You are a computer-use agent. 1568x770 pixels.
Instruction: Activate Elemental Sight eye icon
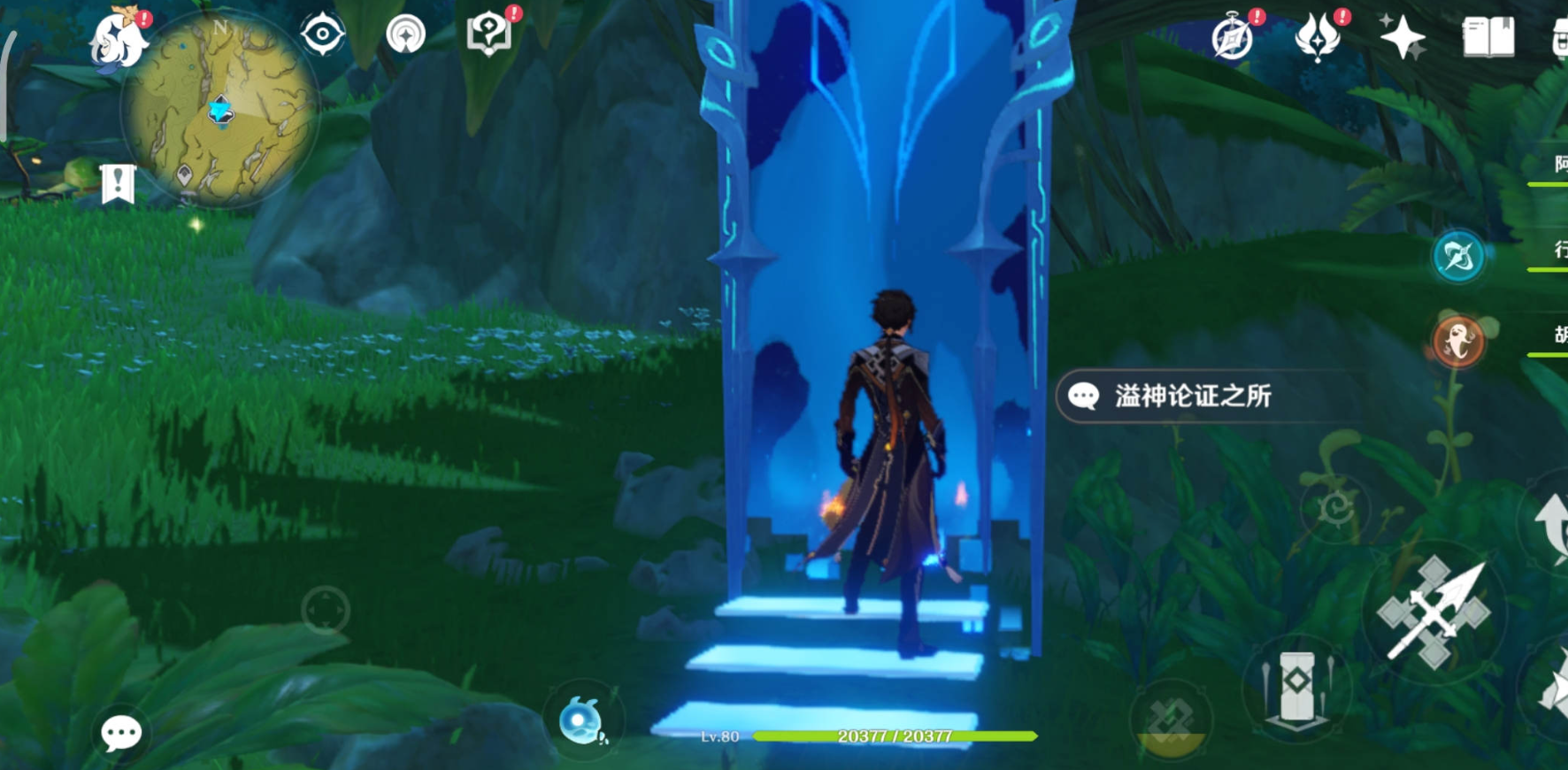pyautogui.click(x=322, y=35)
